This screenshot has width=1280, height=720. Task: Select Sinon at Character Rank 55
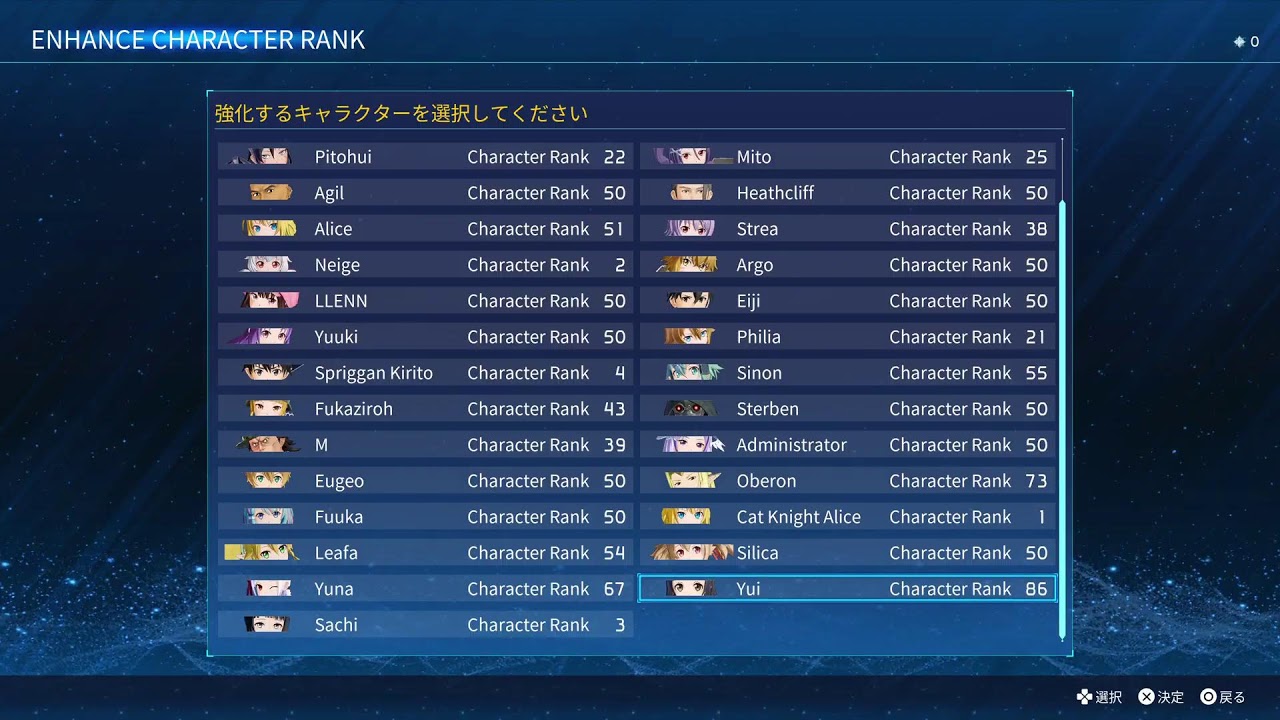(x=847, y=373)
